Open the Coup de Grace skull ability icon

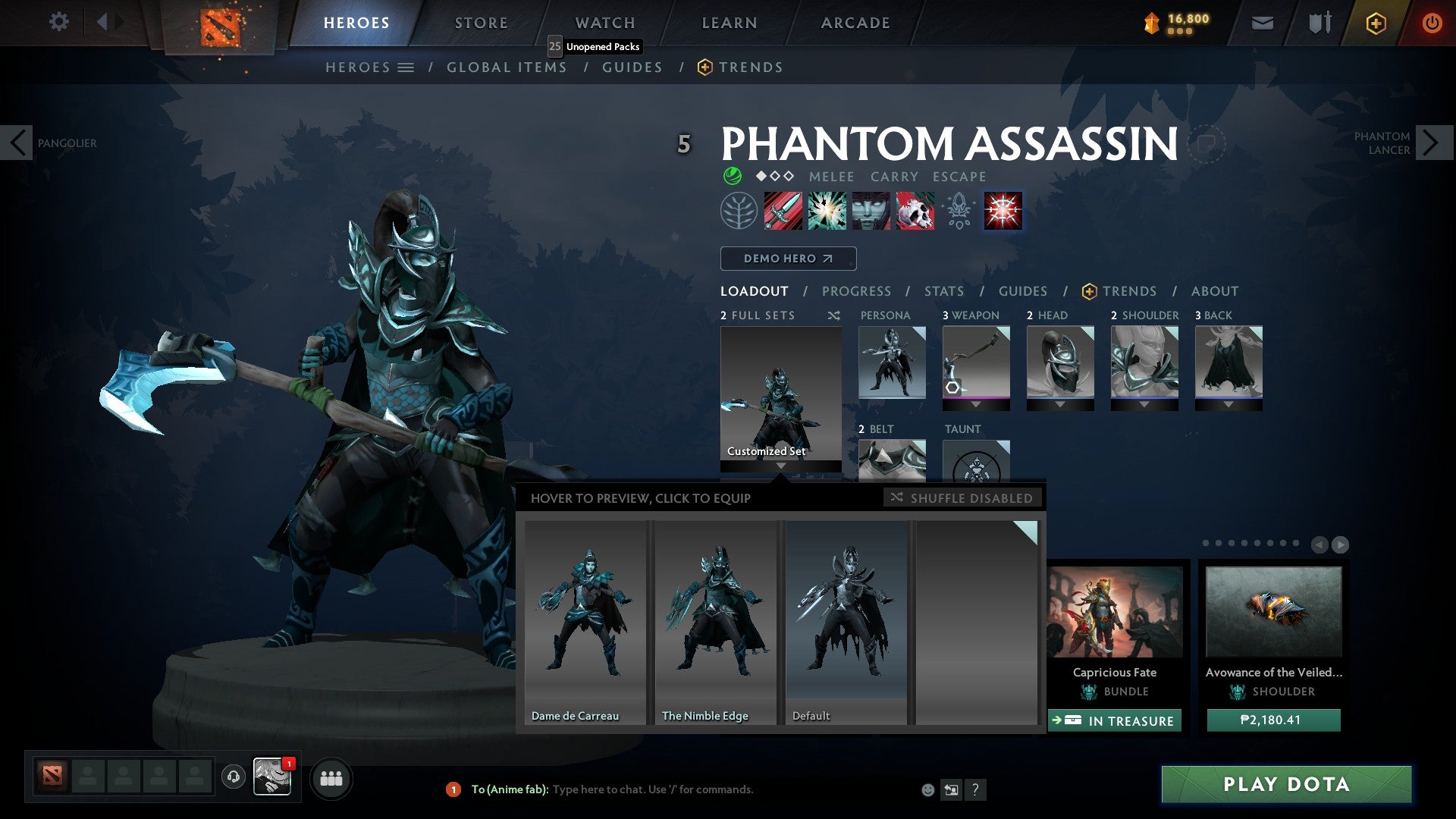click(x=913, y=211)
